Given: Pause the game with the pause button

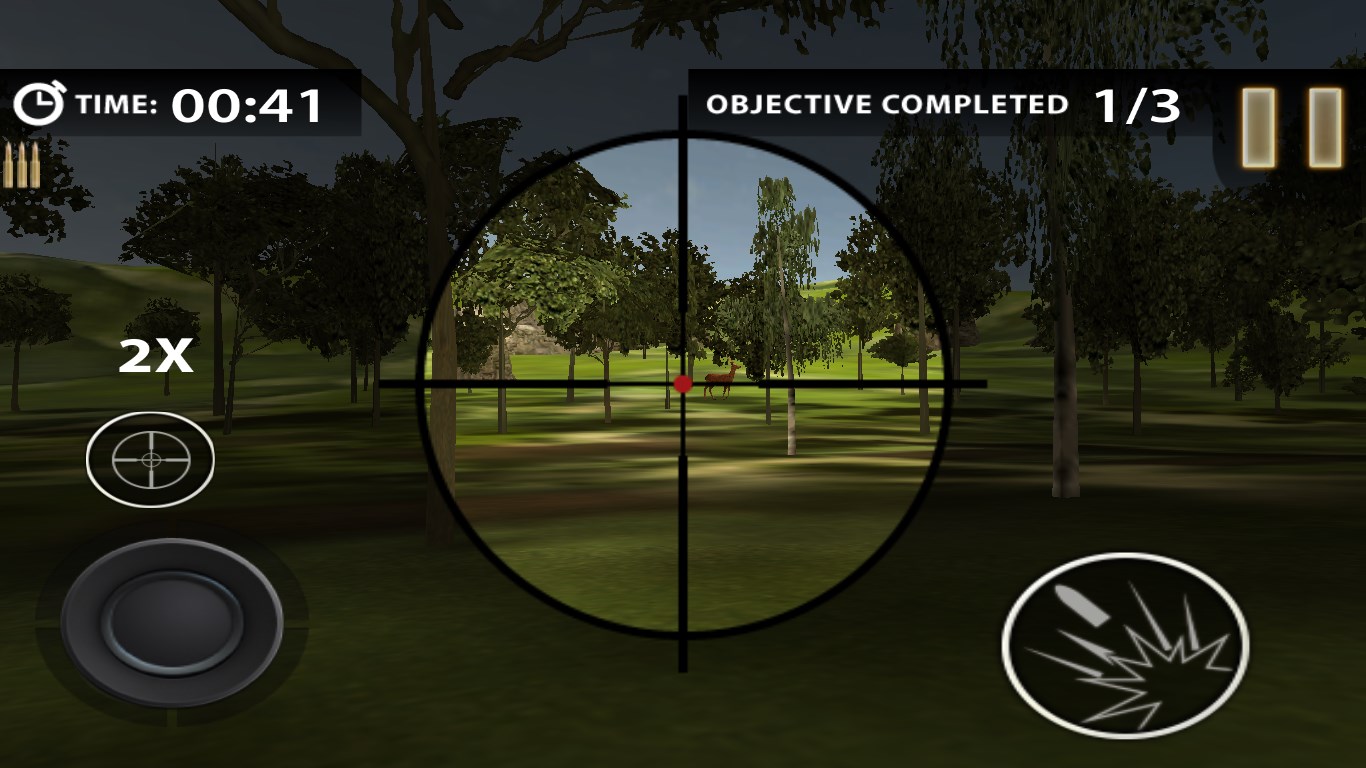Looking at the screenshot, I should [1291, 127].
